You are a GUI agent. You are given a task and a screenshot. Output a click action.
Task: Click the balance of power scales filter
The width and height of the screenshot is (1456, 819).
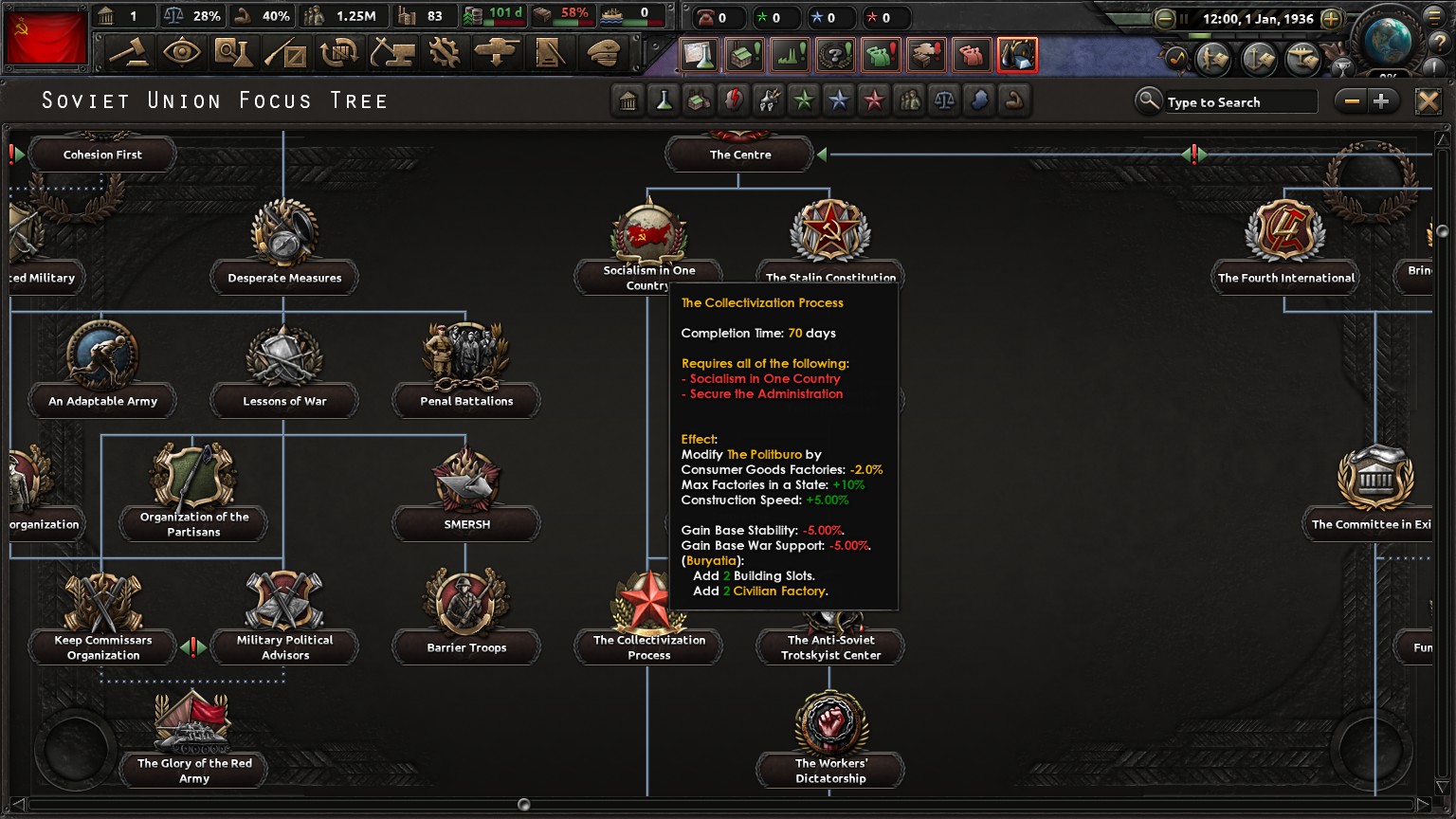(x=943, y=101)
